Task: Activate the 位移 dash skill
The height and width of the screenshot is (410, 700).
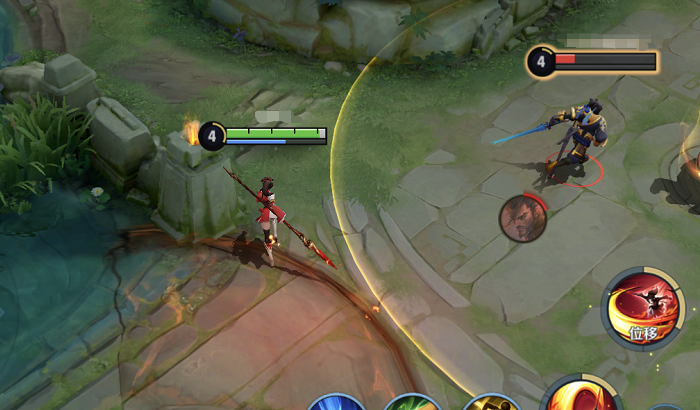Action: click(x=642, y=308)
